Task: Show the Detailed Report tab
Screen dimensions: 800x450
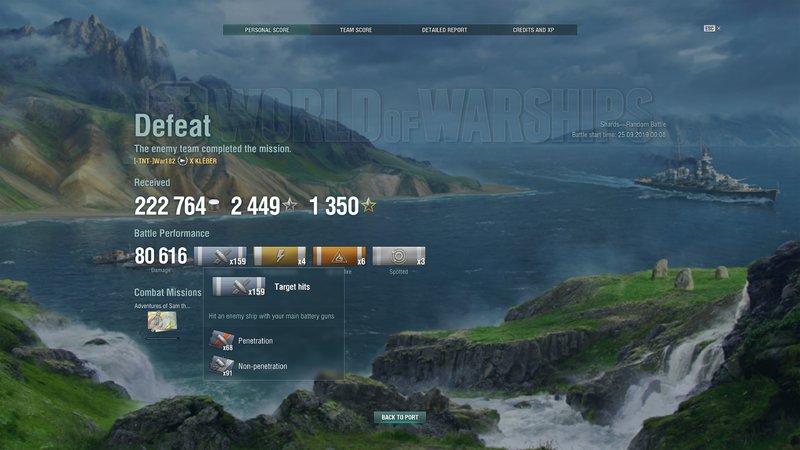Action: (444, 30)
